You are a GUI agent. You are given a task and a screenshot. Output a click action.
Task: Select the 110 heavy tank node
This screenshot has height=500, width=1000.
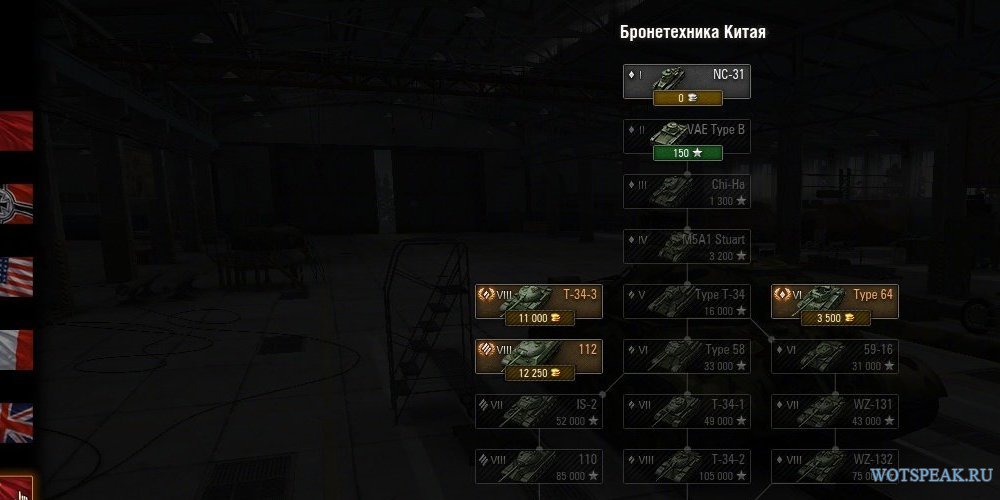point(538,467)
